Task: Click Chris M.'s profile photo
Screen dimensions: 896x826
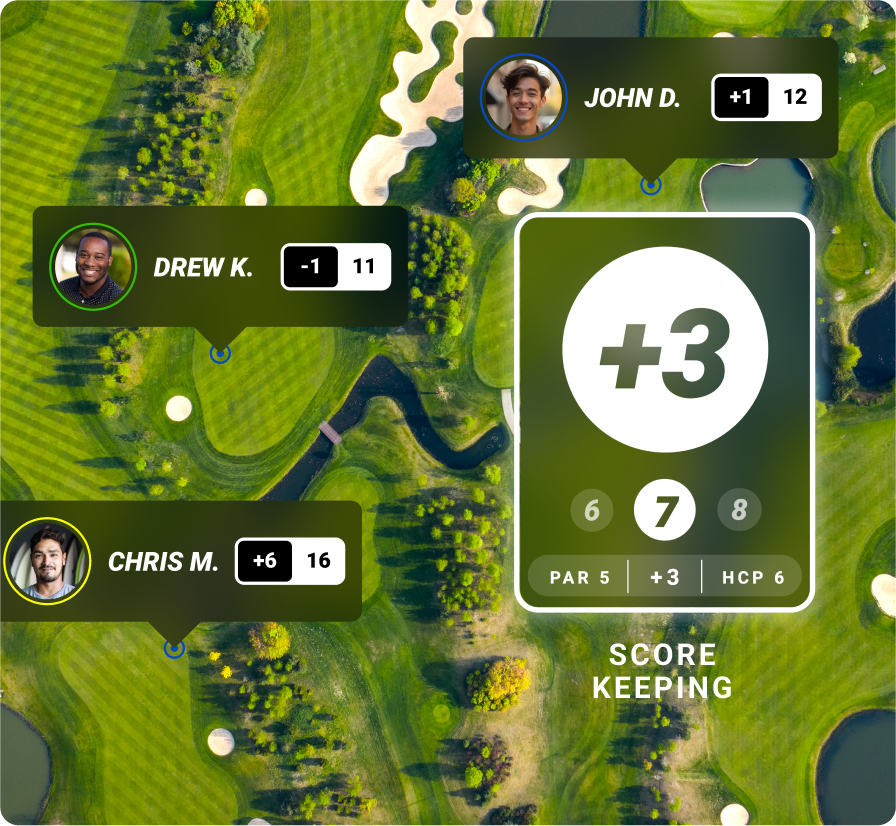Action: point(47,561)
